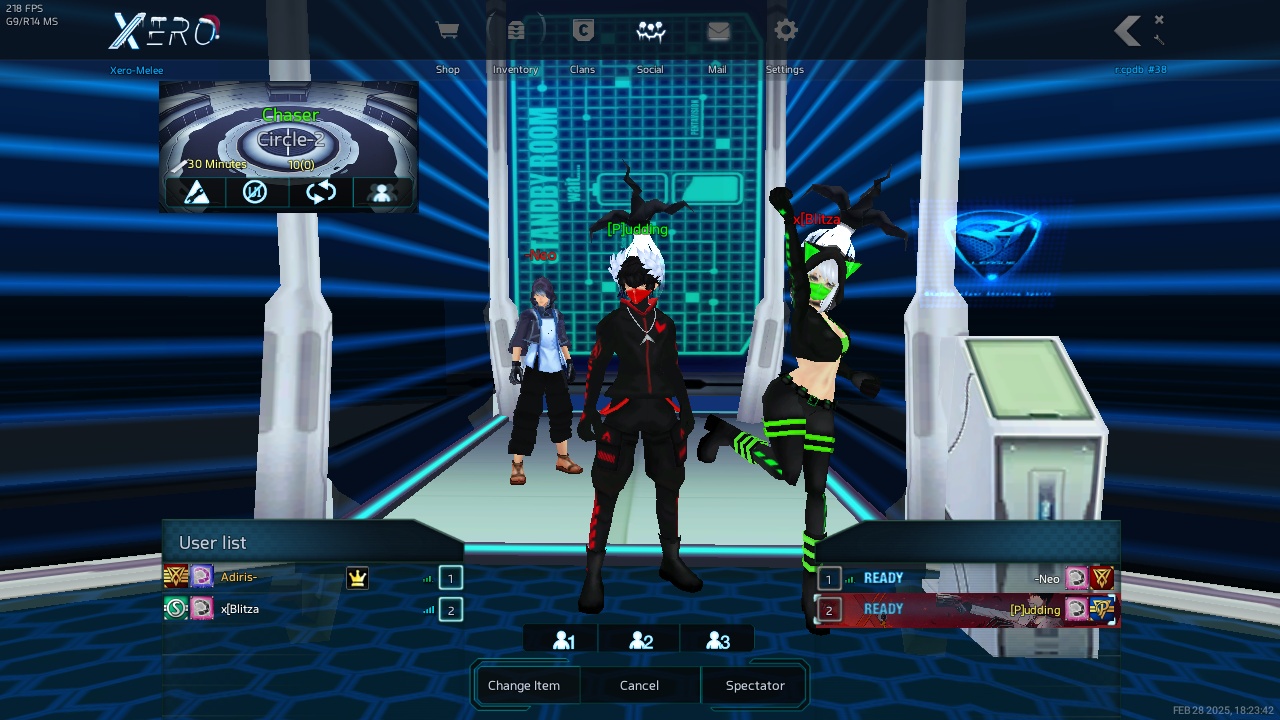1280x720 pixels.
Task: Select x[Blitza in the user list
Action: pos(240,609)
